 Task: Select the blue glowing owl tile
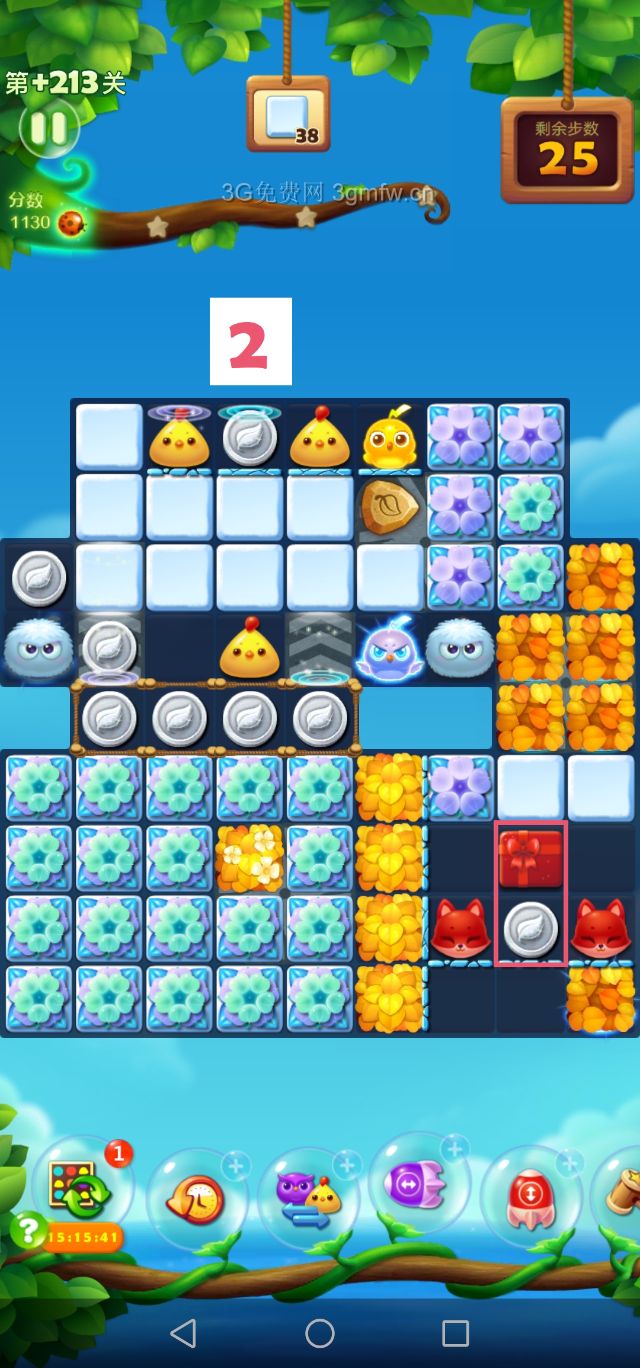(390, 647)
